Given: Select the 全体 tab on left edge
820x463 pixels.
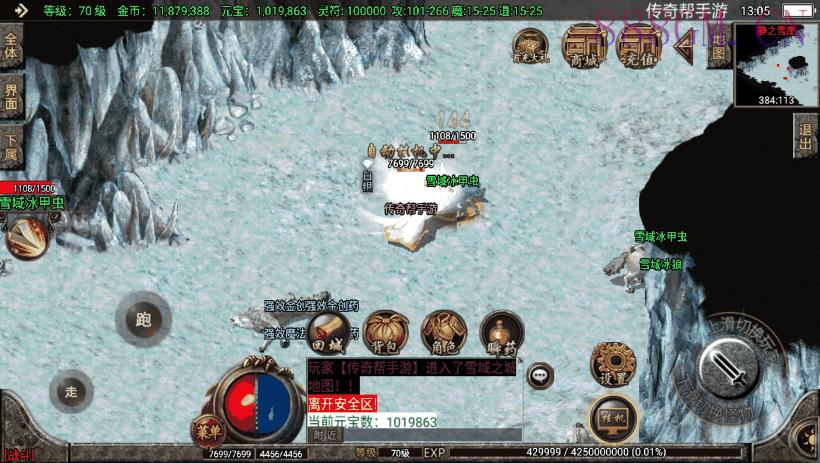Looking at the screenshot, I should [11, 49].
